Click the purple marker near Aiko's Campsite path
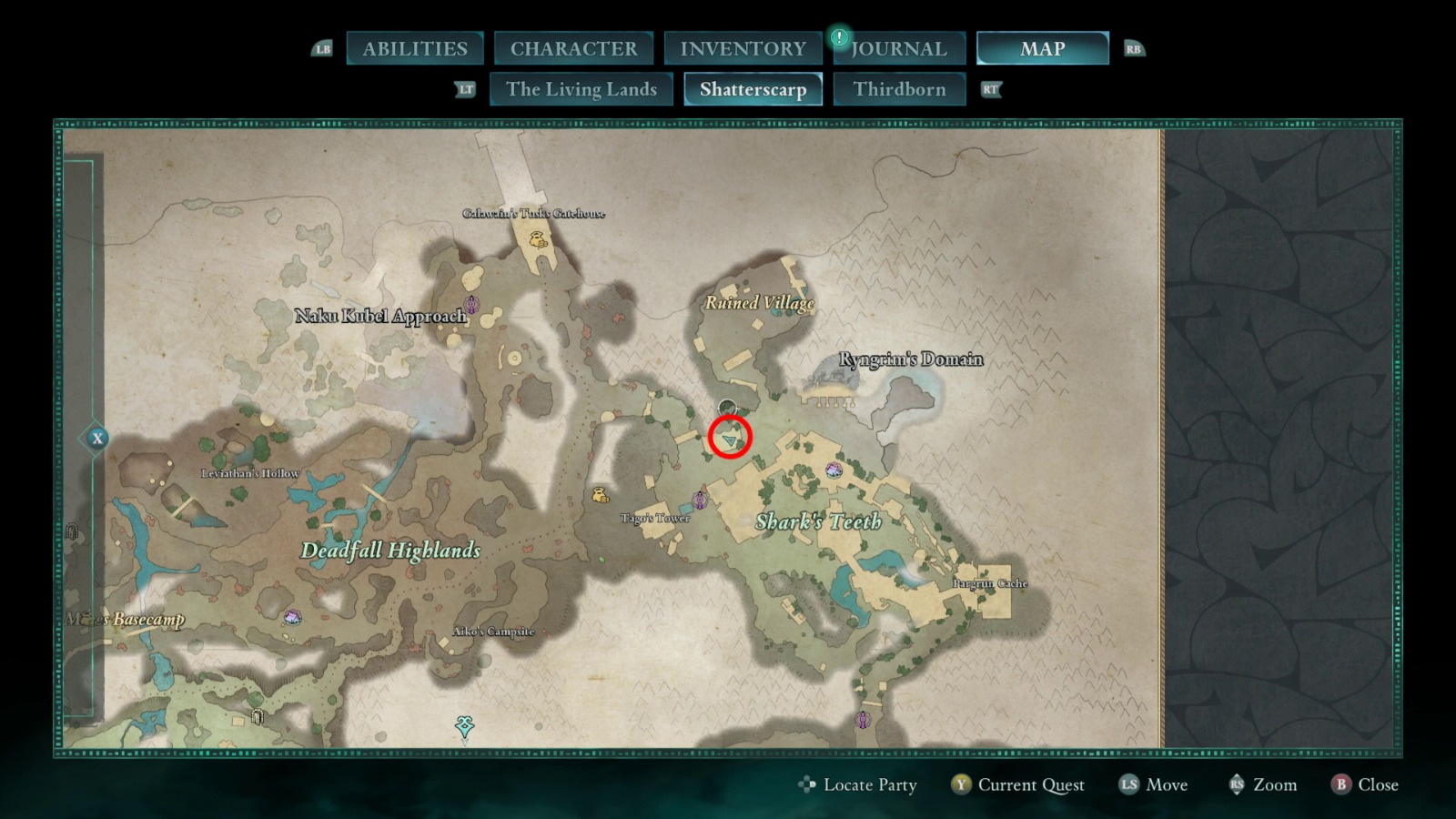This screenshot has width=1456, height=819. coord(701,499)
